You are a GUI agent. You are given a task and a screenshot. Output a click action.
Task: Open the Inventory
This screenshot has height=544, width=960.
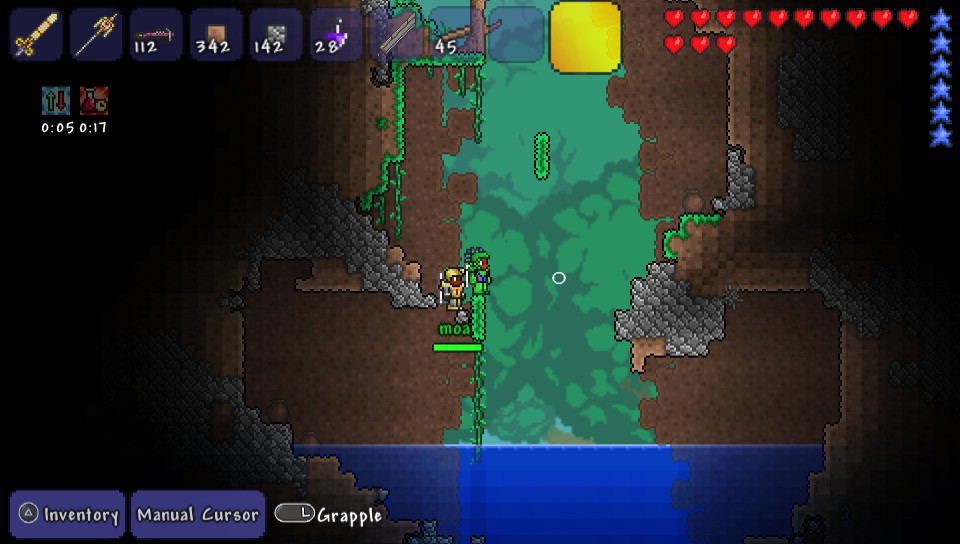68,514
